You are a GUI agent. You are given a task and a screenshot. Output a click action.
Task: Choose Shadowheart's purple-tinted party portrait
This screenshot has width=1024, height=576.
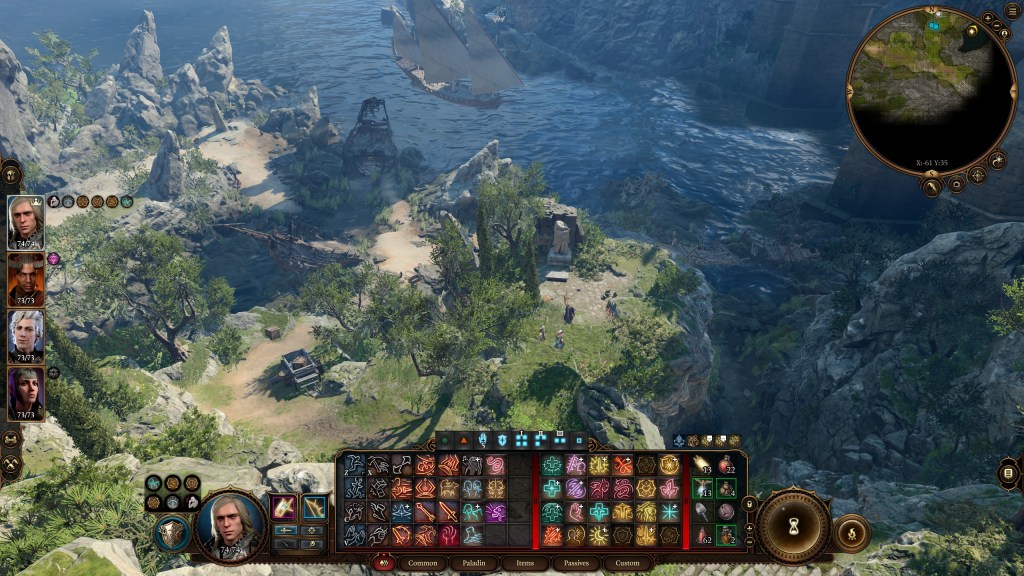pos(25,393)
